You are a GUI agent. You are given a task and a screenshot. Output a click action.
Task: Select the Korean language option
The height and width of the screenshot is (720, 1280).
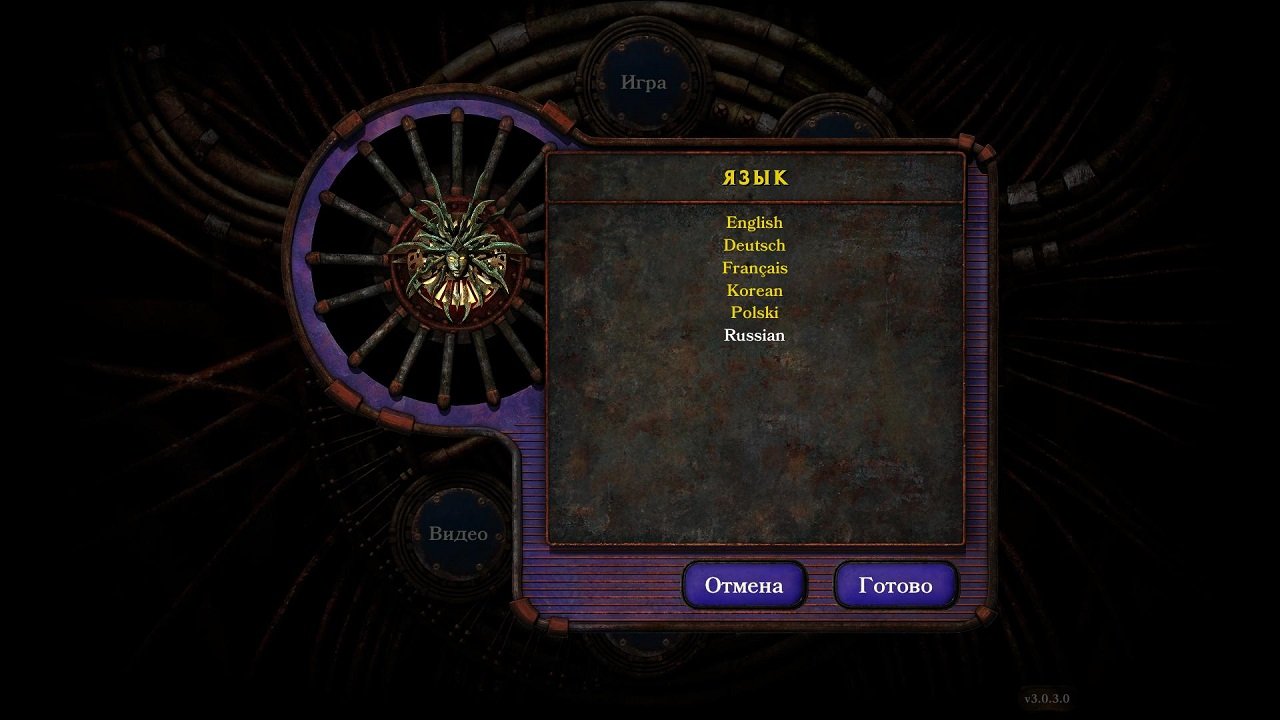point(754,290)
